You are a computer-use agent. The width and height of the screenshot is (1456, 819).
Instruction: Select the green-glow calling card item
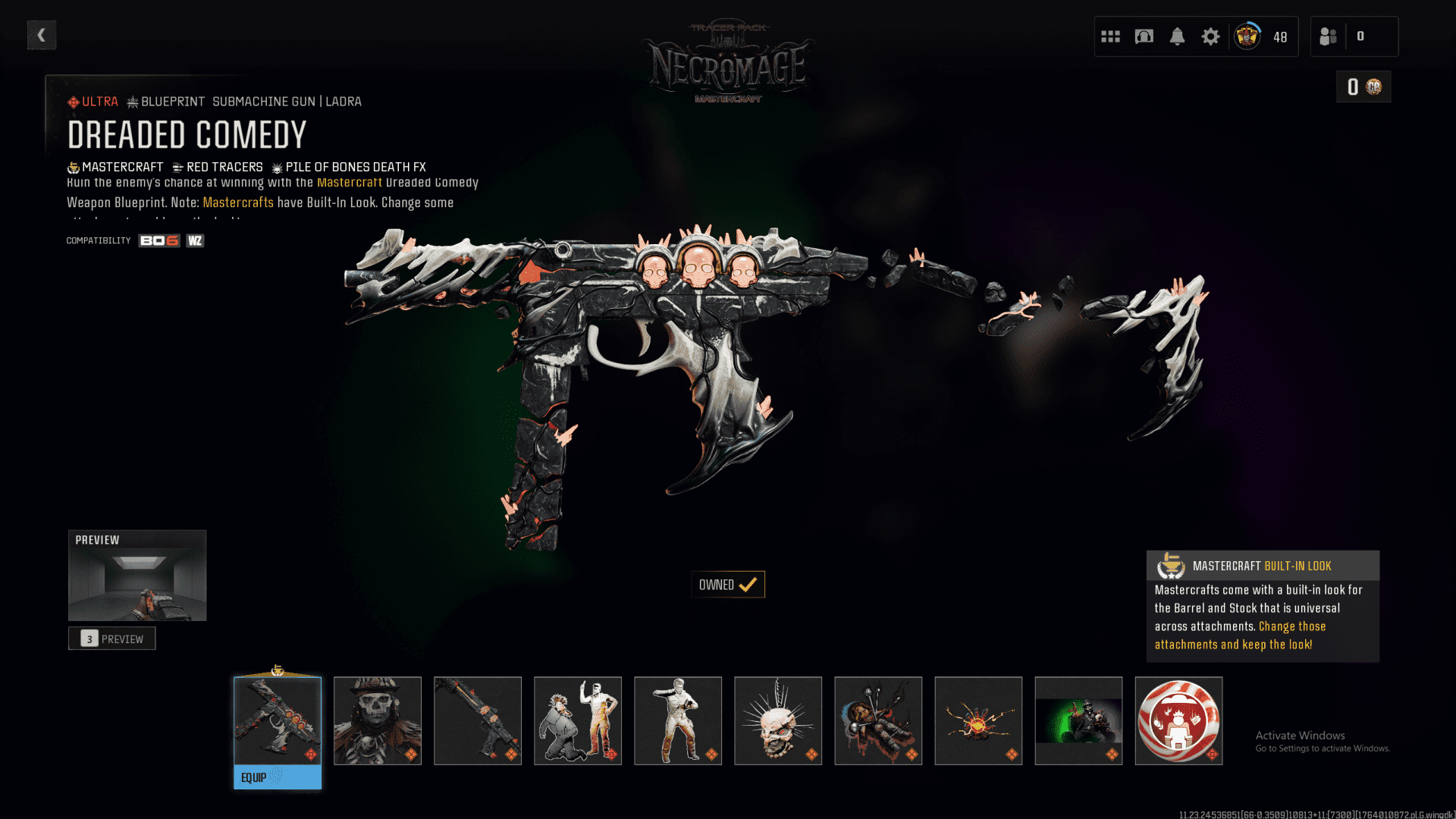[x=1078, y=720]
